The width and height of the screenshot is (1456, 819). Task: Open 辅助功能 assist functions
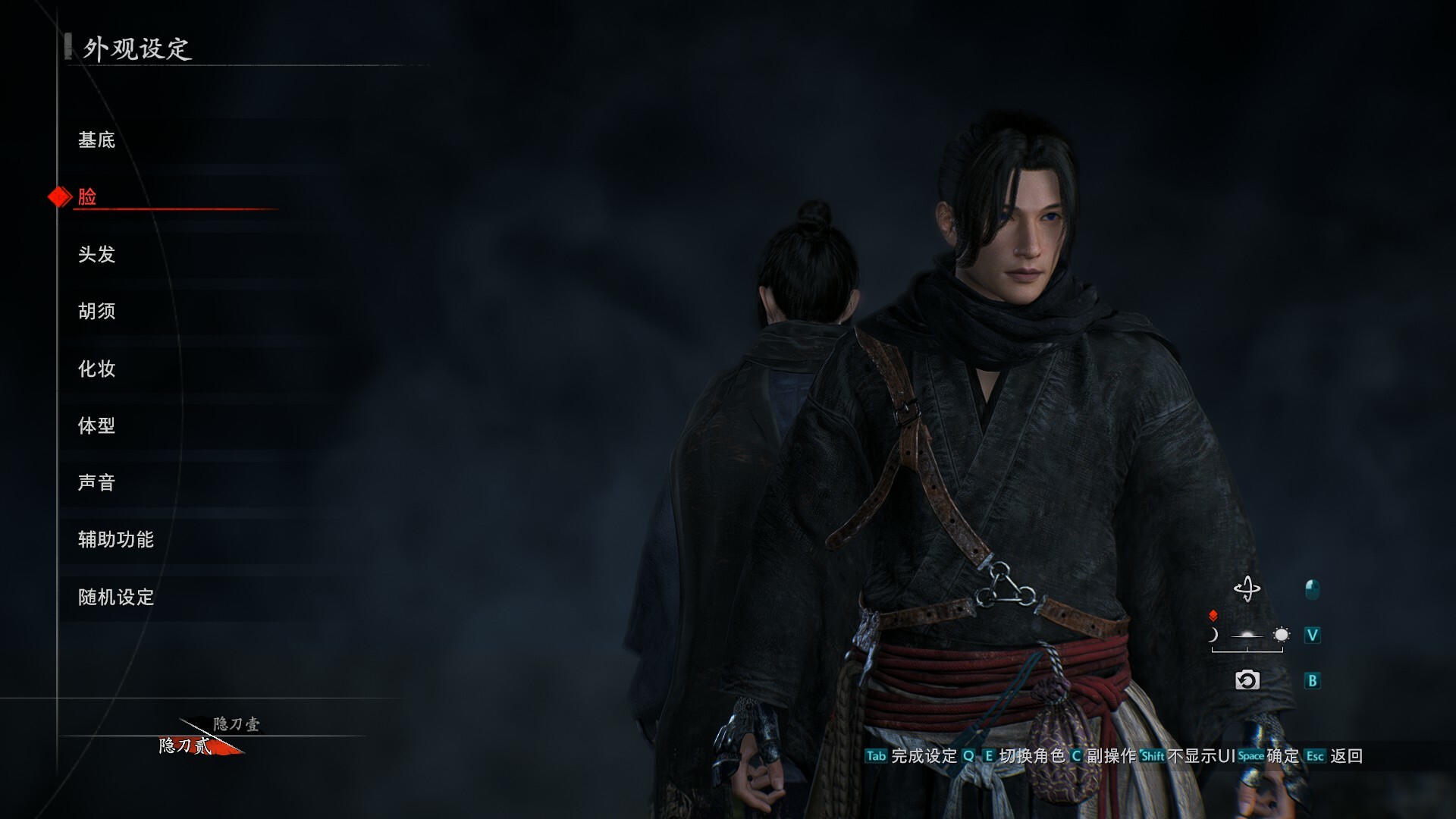click(x=116, y=539)
